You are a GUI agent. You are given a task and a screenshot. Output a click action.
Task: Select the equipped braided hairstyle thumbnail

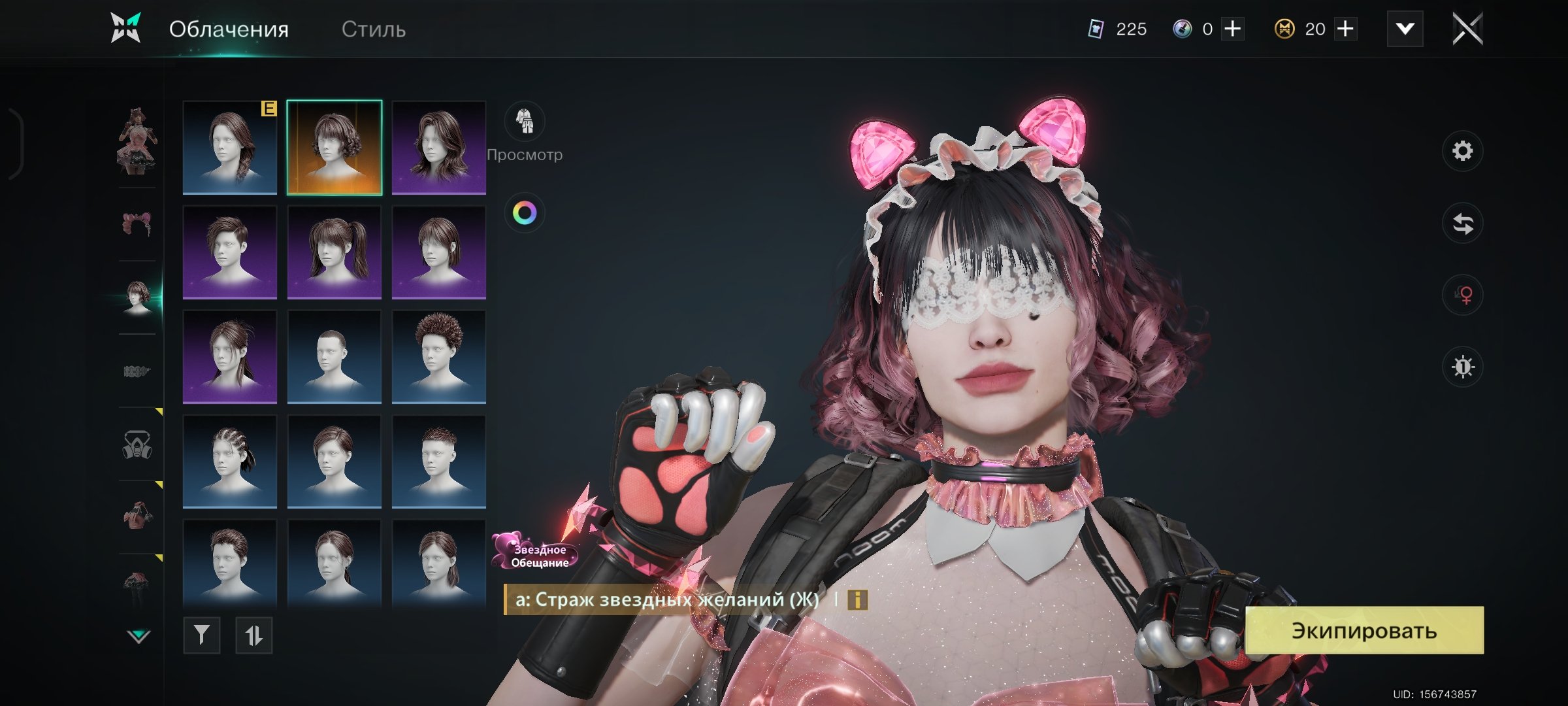pos(230,148)
